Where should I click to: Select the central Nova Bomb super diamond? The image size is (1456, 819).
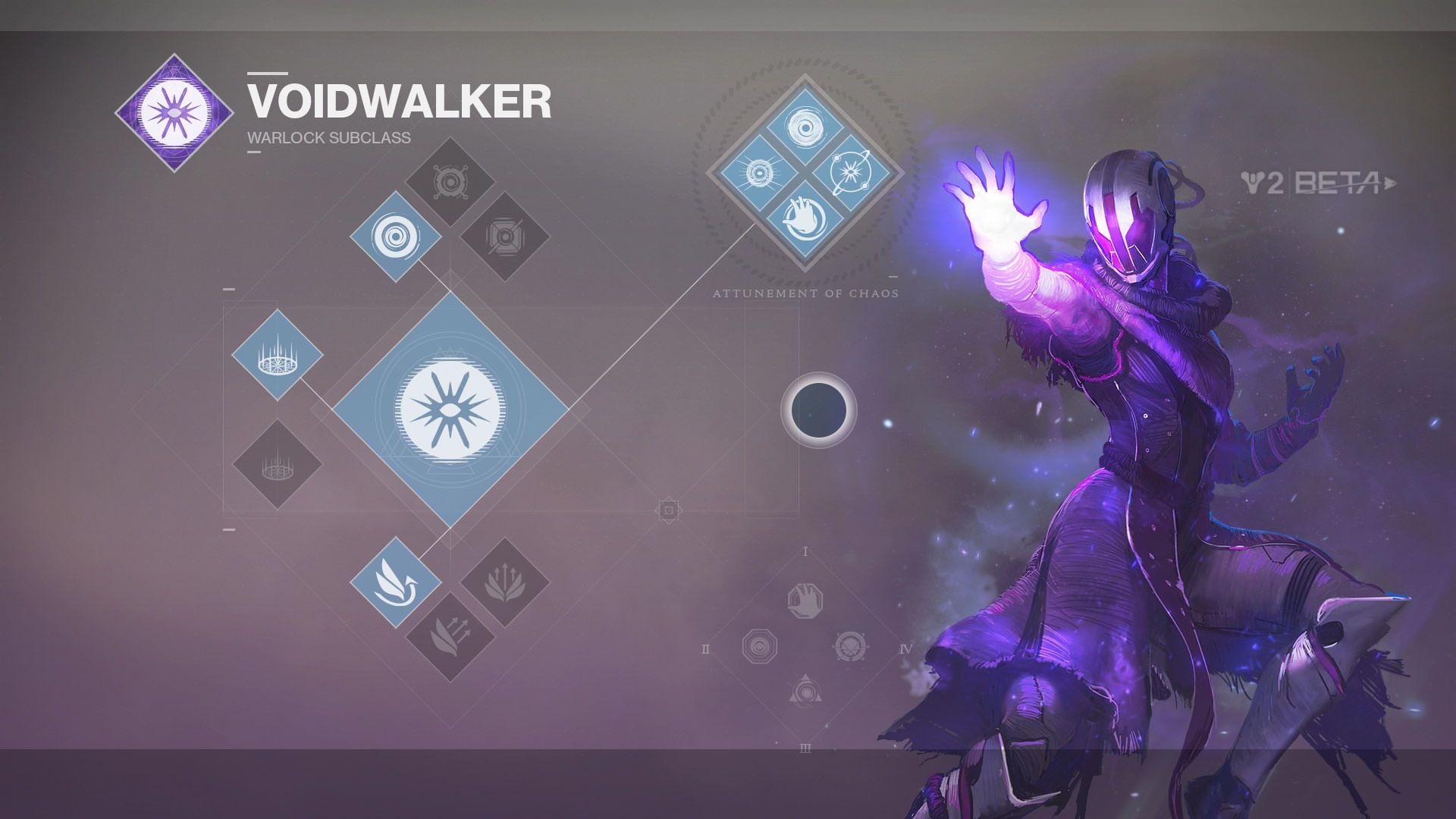pos(450,410)
